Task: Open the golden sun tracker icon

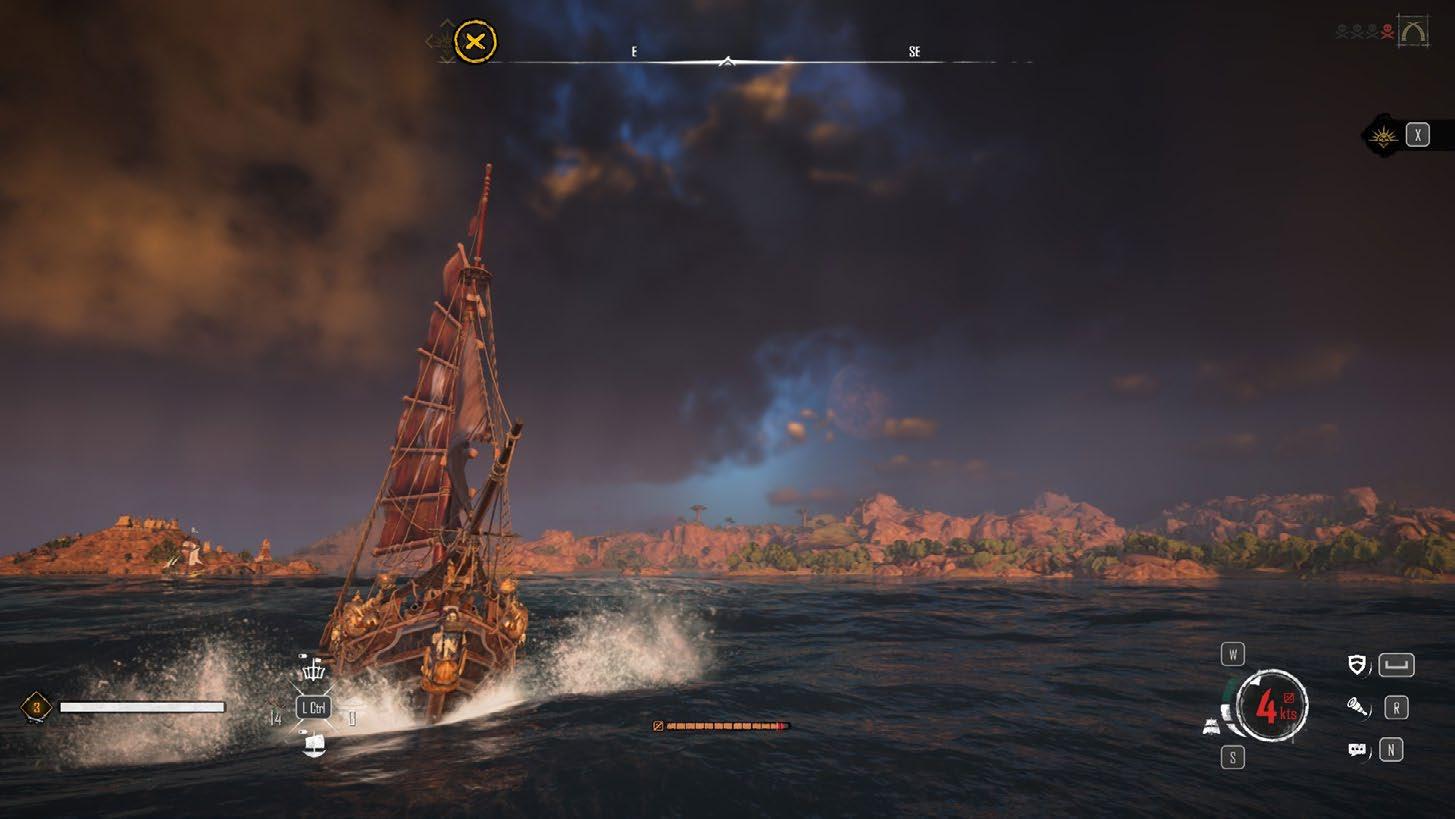Action: click(1385, 136)
